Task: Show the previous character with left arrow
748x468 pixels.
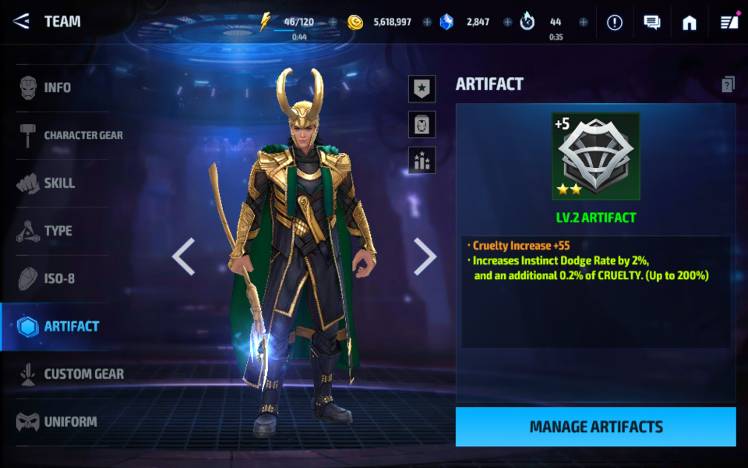Action: [x=183, y=257]
